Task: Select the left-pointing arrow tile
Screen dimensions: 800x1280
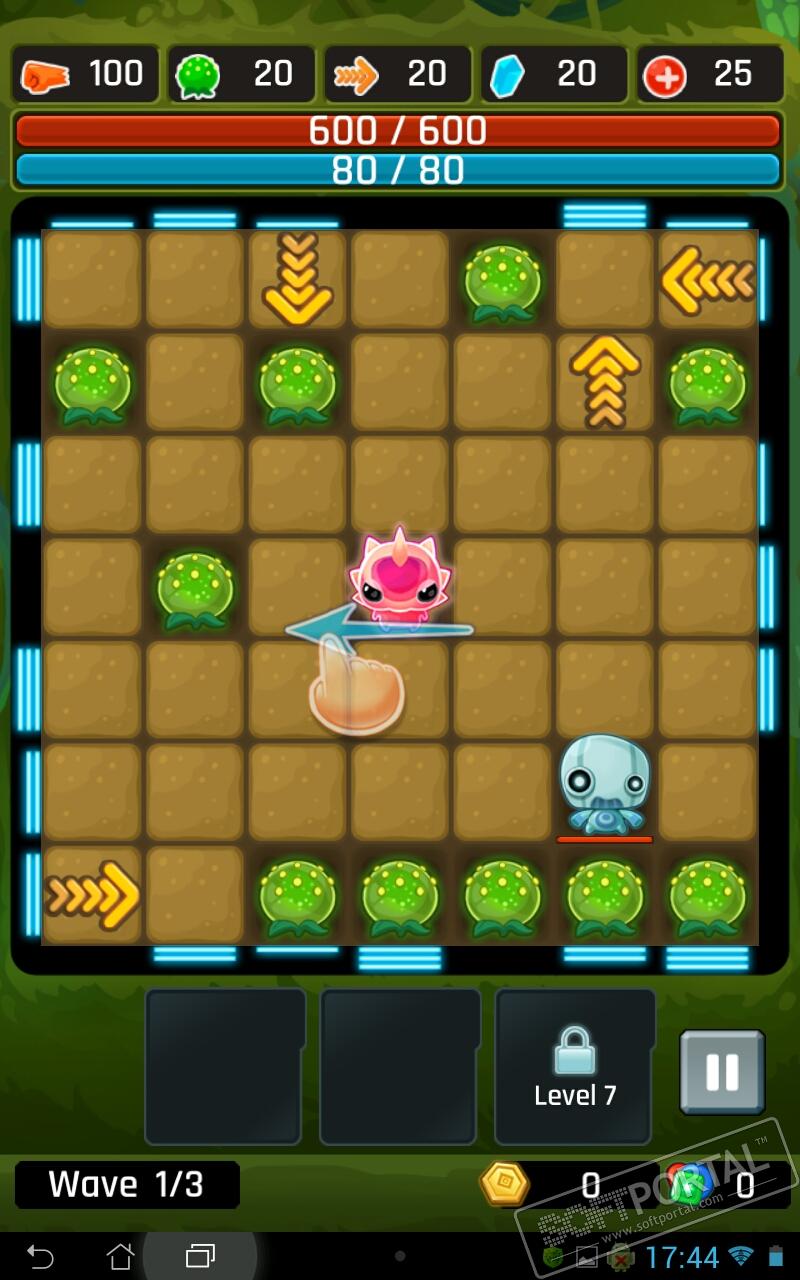Action: pyautogui.click(x=707, y=280)
